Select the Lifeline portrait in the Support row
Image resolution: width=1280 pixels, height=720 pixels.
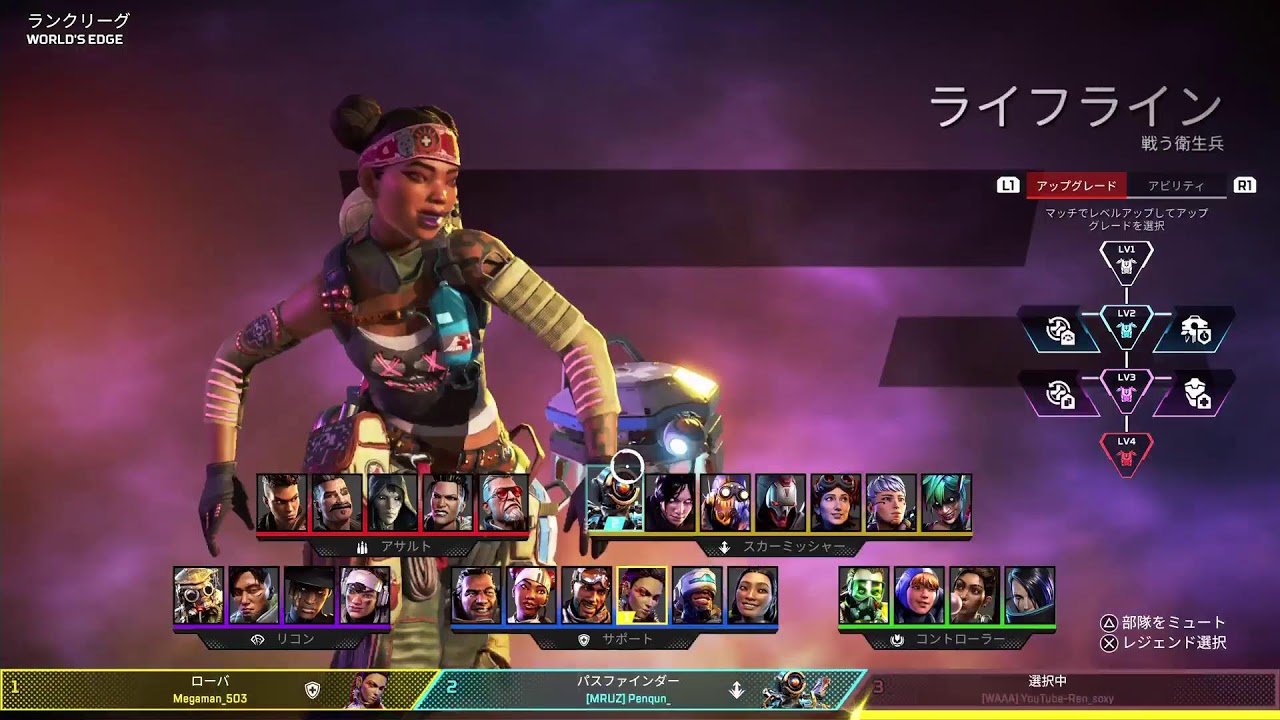click(527, 600)
